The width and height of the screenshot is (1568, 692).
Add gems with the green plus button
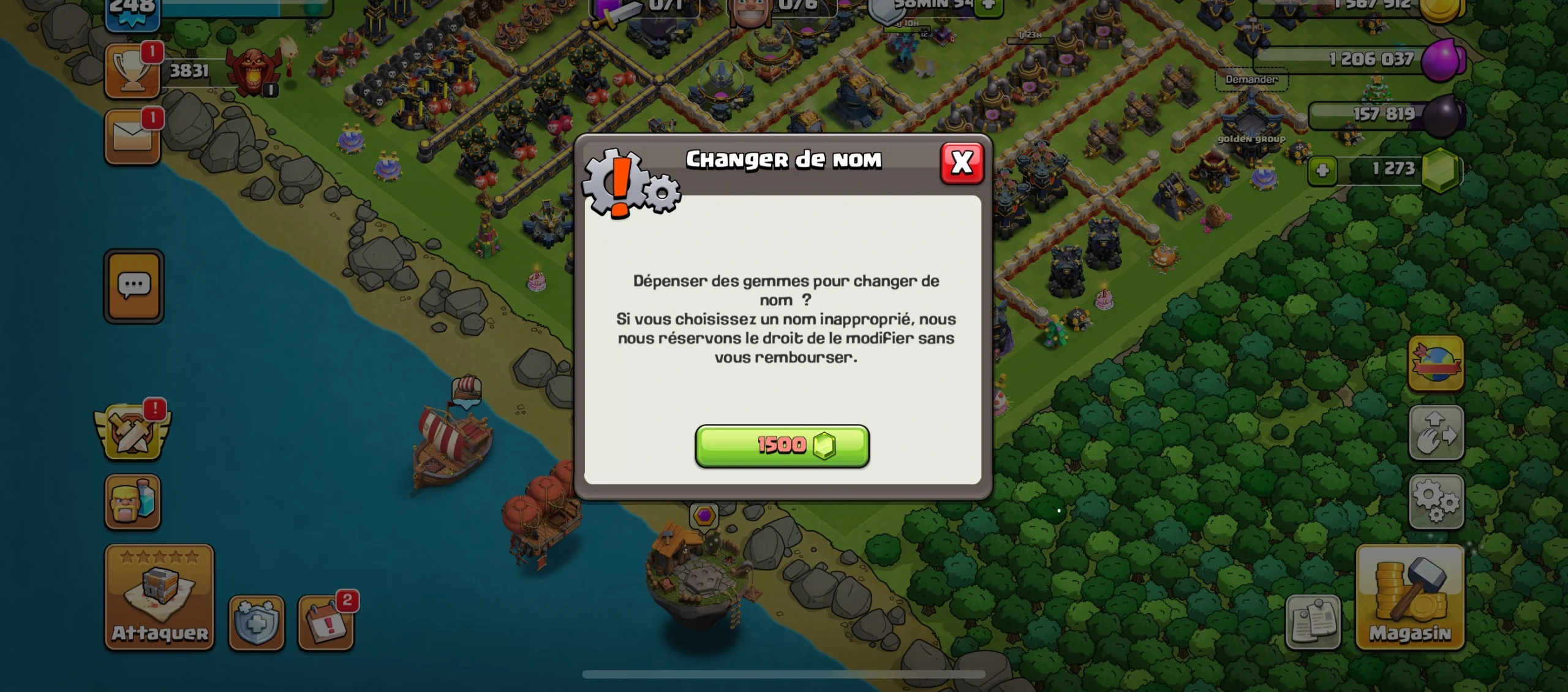click(1322, 170)
